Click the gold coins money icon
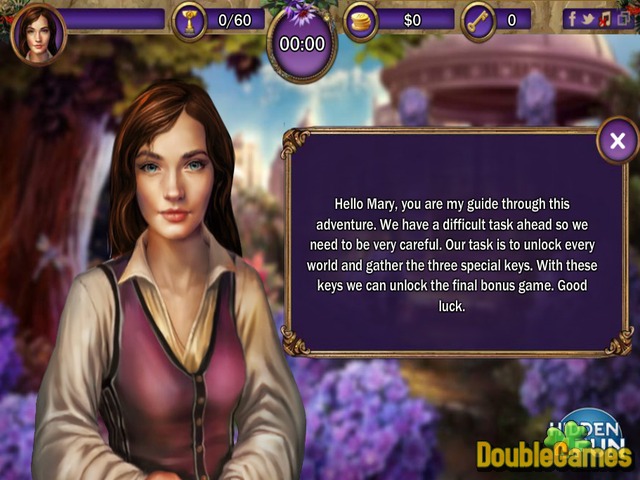640x480 pixels. tap(360, 20)
